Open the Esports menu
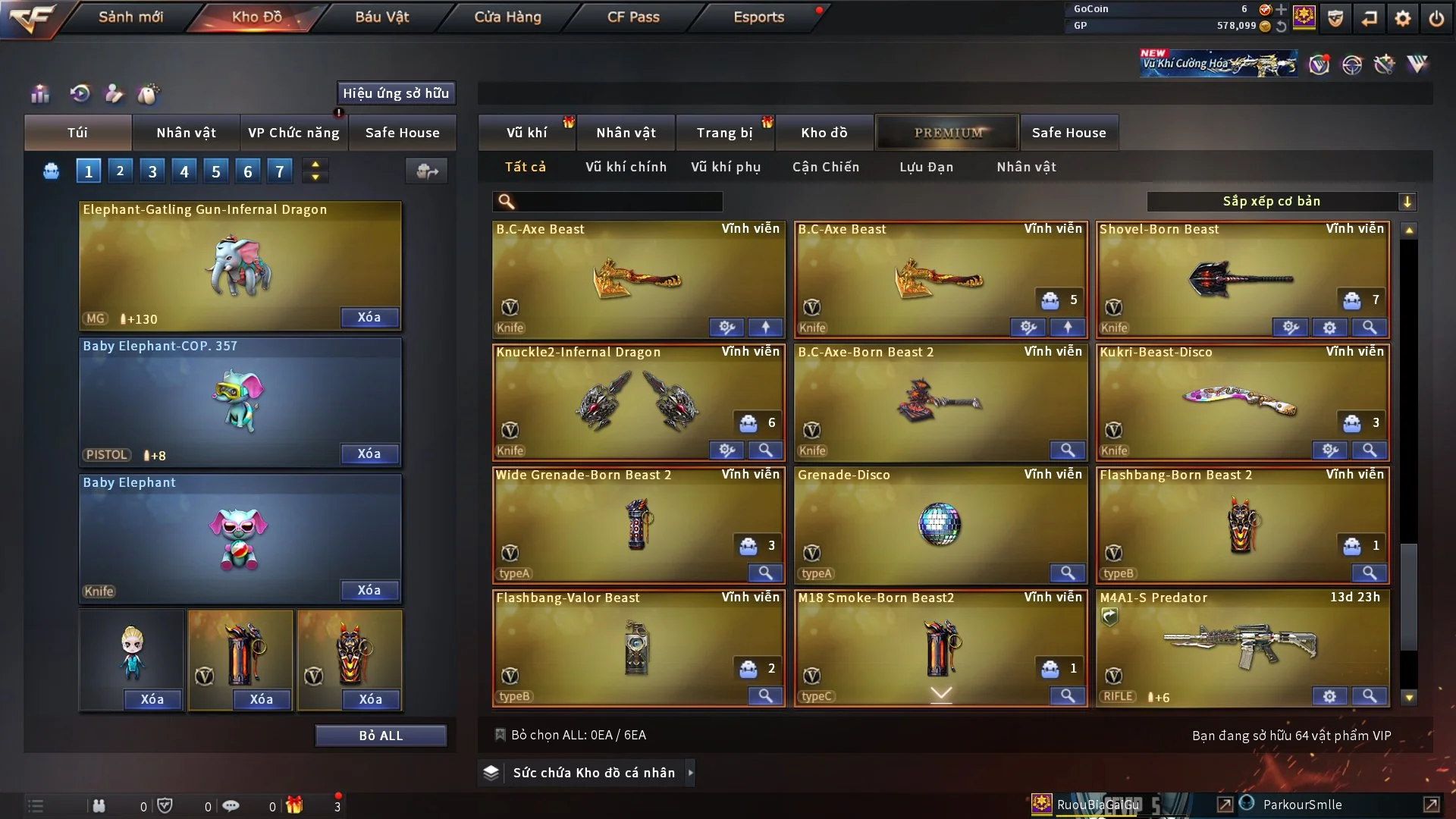Viewport: 1456px width, 819px height. (x=758, y=17)
